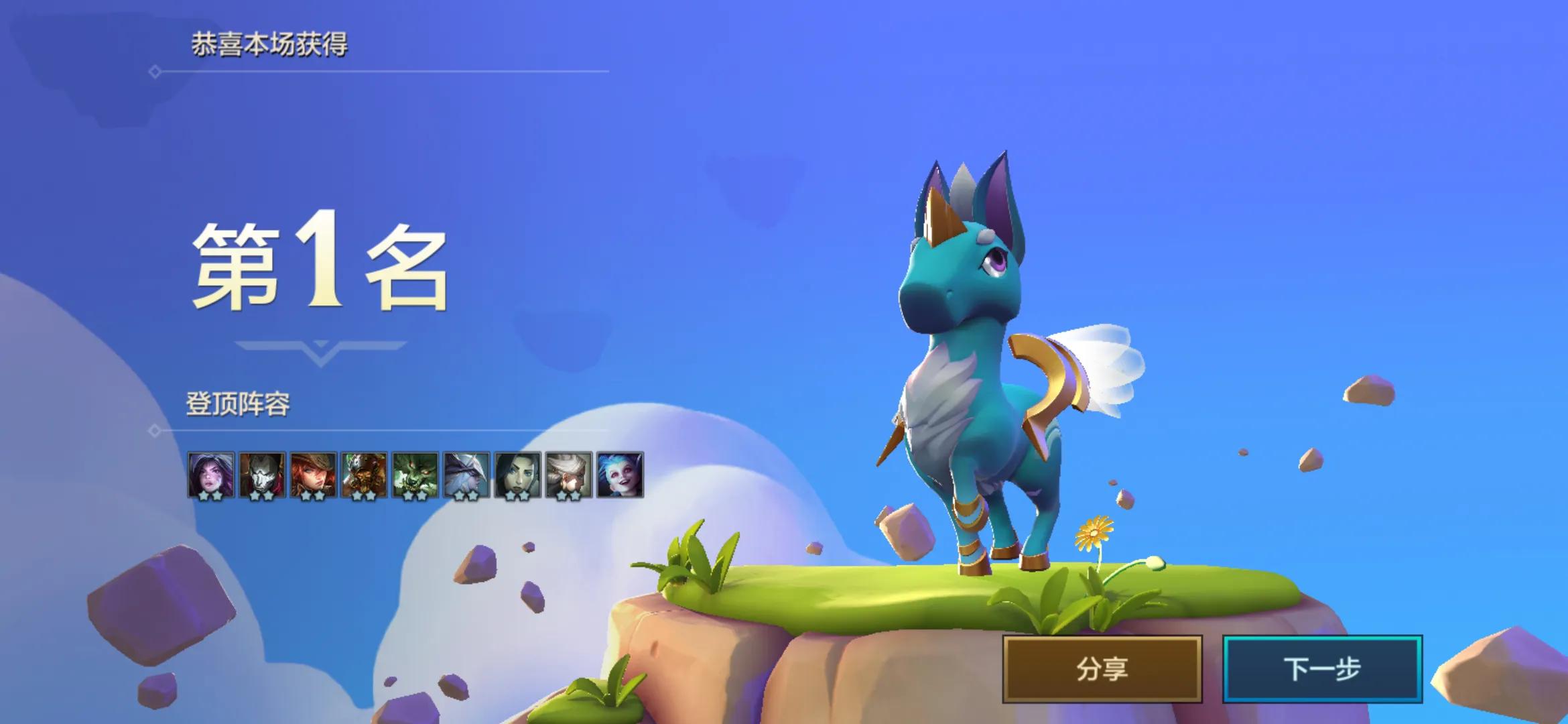This screenshot has width=1568, height=724.
Task: Select the white-haired champion in profile
Action: pyautogui.click(x=568, y=475)
